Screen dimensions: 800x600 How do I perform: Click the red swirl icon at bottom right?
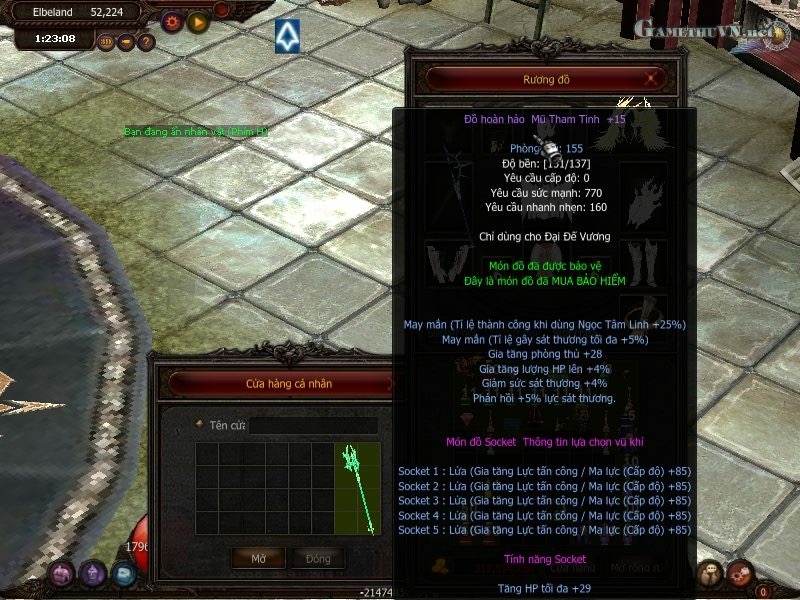point(740,574)
